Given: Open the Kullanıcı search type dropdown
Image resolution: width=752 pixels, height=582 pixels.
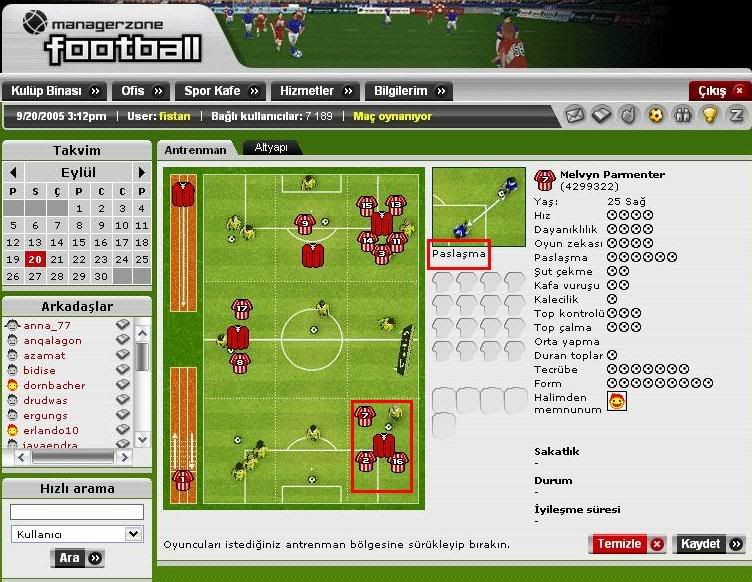Looking at the screenshot, I should pos(77,534).
